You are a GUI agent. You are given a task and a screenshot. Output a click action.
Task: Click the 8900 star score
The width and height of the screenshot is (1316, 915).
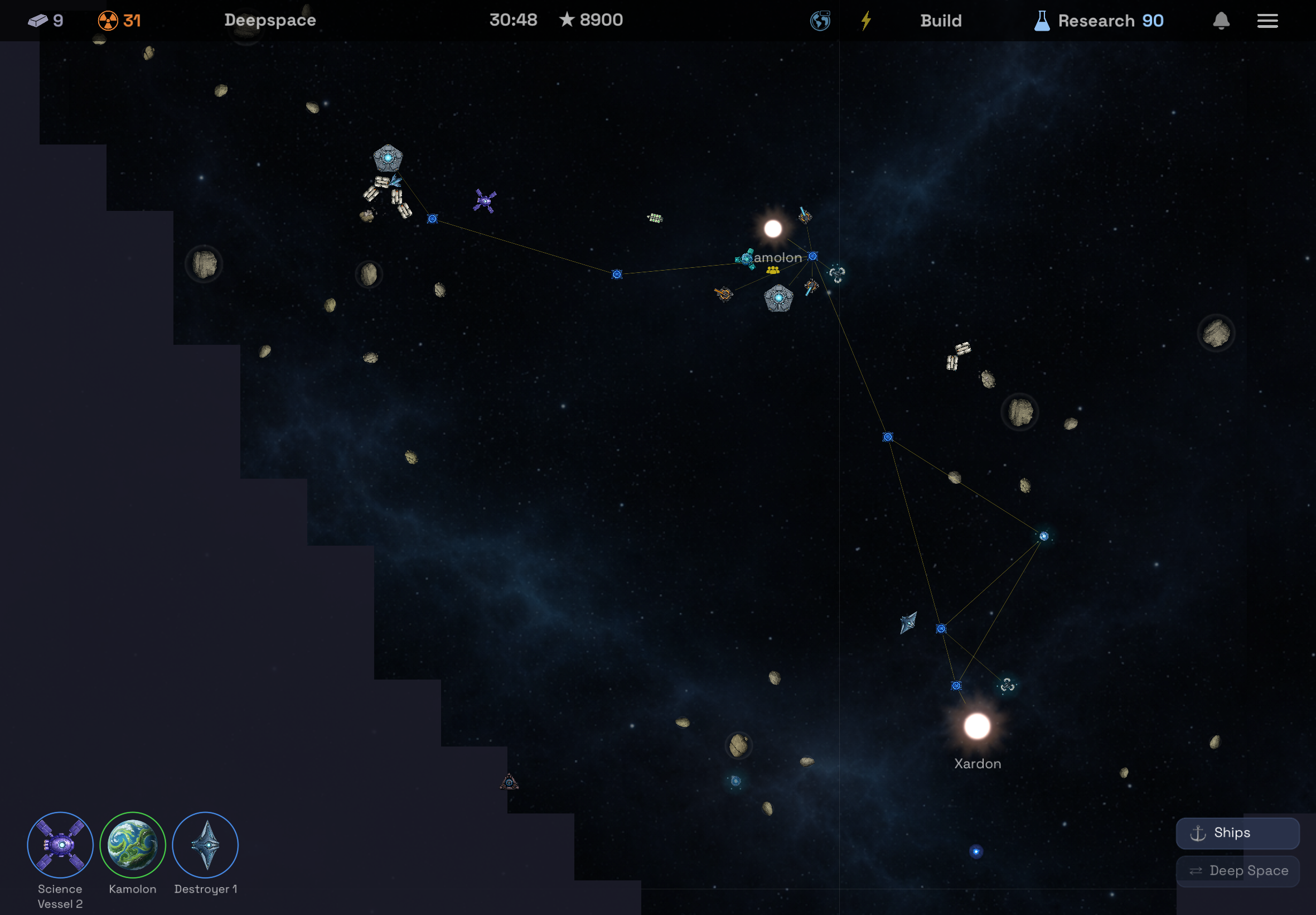590,19
